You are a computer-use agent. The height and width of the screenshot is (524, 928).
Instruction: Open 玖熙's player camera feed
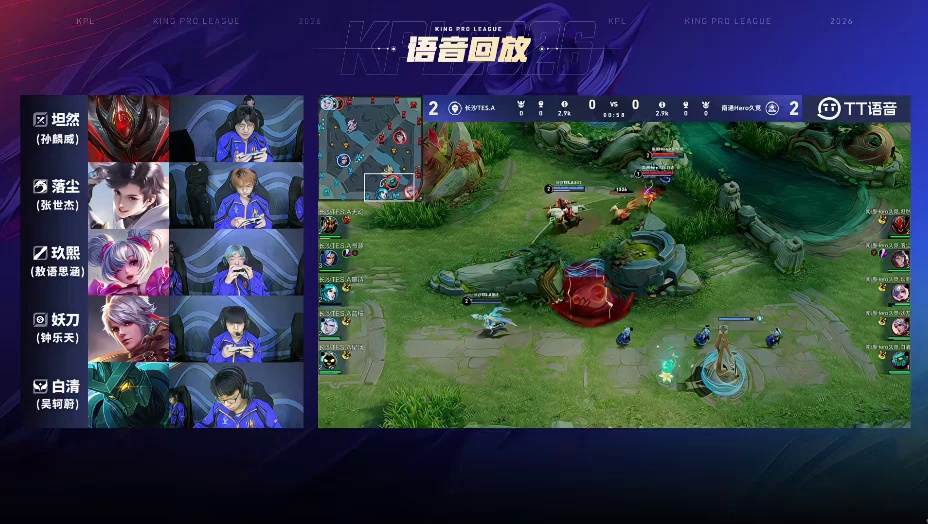[x=236, y=262]
